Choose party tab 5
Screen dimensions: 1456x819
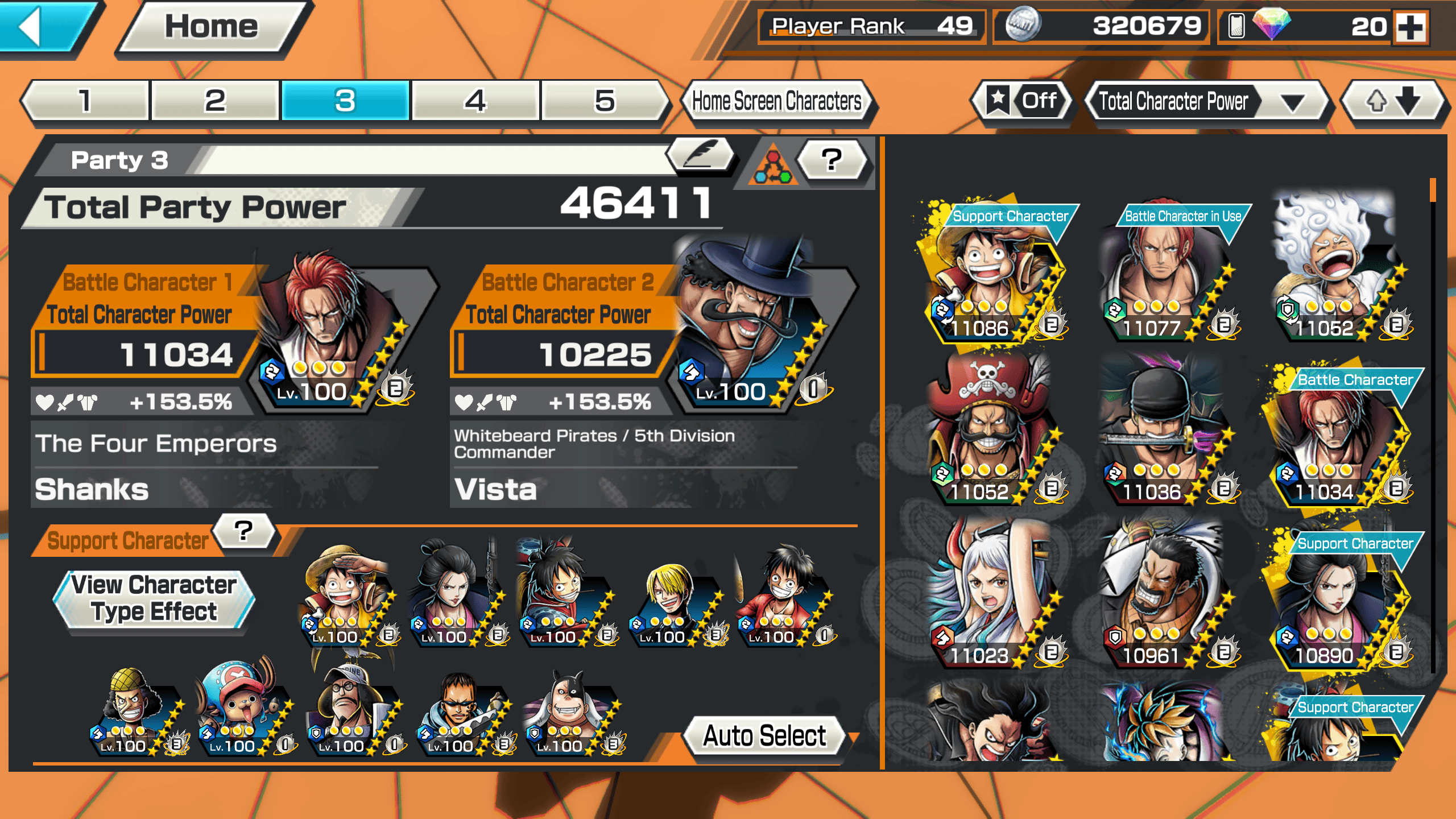click(605, 101)
